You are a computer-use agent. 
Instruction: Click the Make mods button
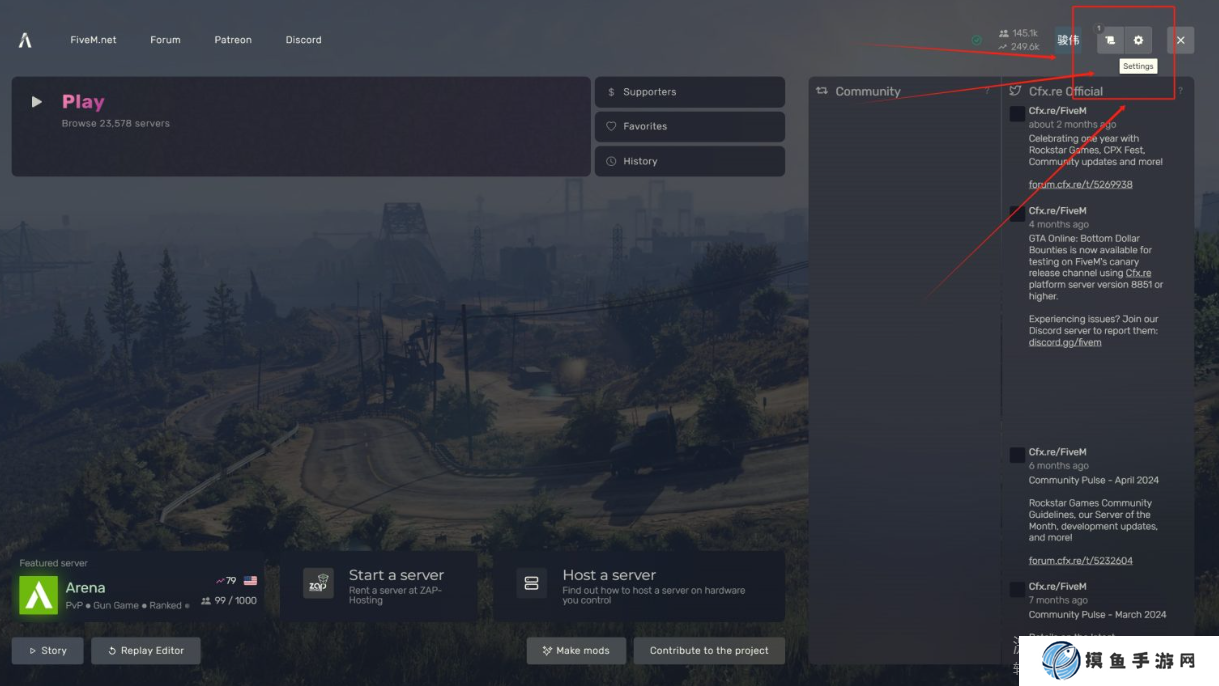tap(576, 651)
